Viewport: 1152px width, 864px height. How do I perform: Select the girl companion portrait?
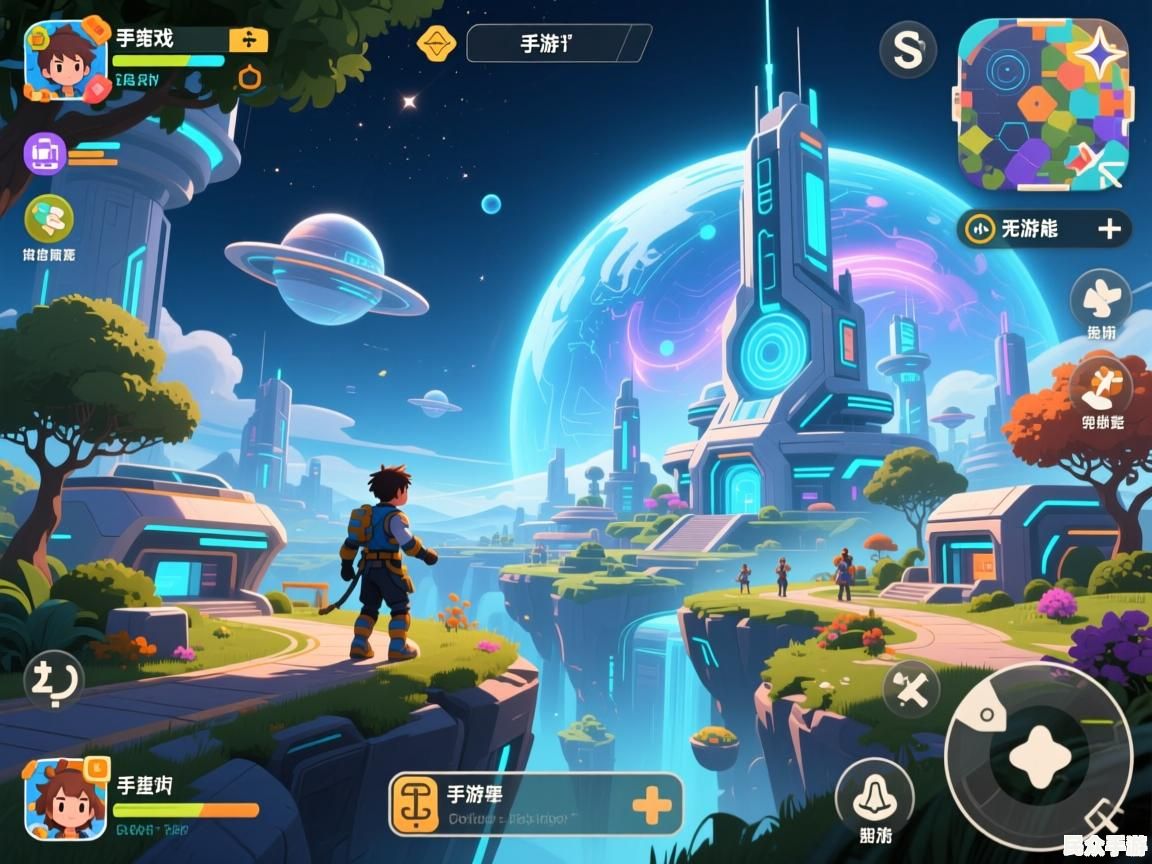65,798
